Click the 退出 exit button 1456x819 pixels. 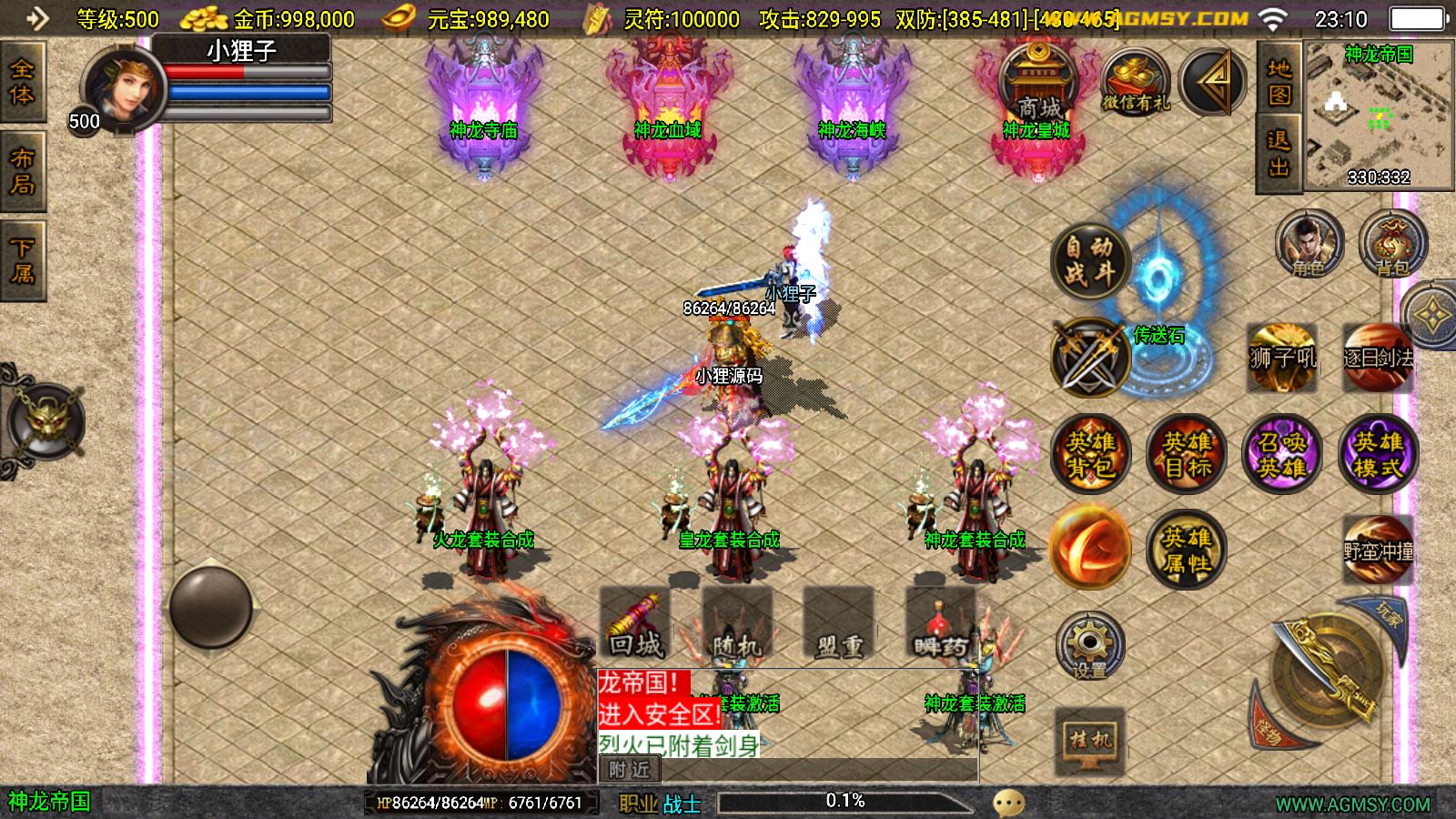coord(1279,154)
